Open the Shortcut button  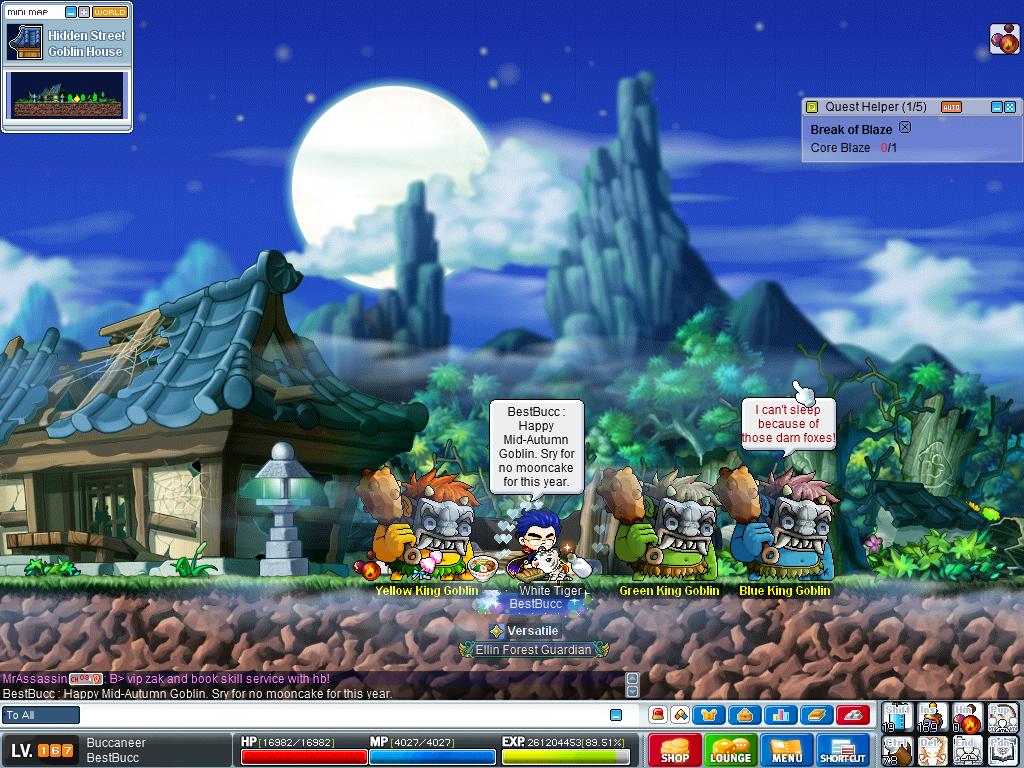pos(843,750)
